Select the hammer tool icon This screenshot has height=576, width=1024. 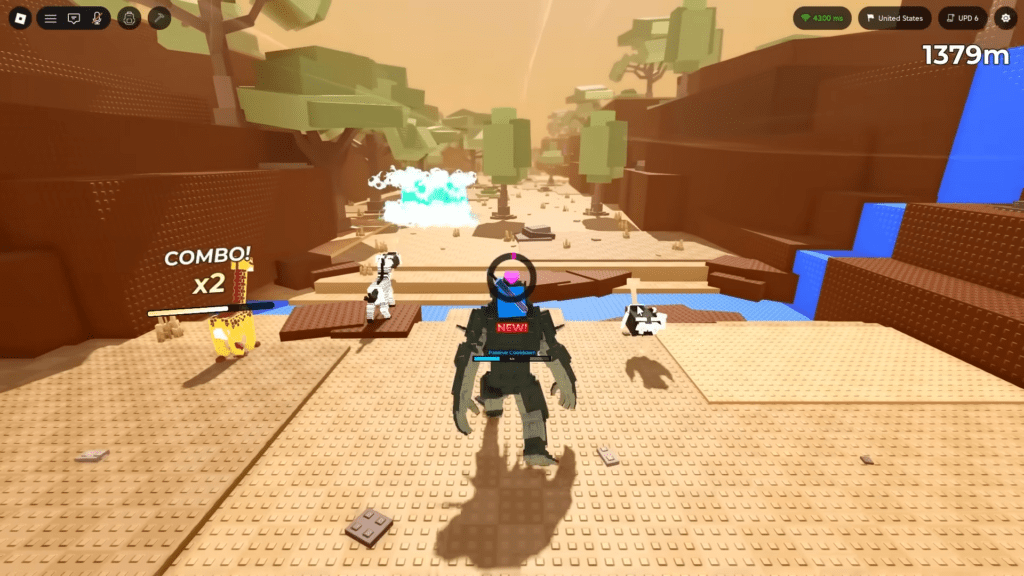[158, 18]
